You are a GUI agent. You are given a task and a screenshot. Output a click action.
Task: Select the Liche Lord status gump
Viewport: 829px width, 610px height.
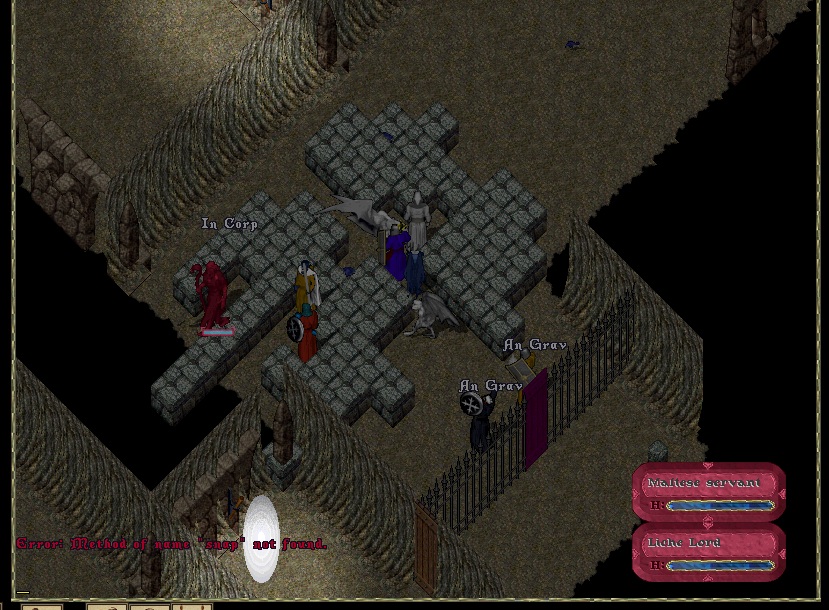click(708, 552)
